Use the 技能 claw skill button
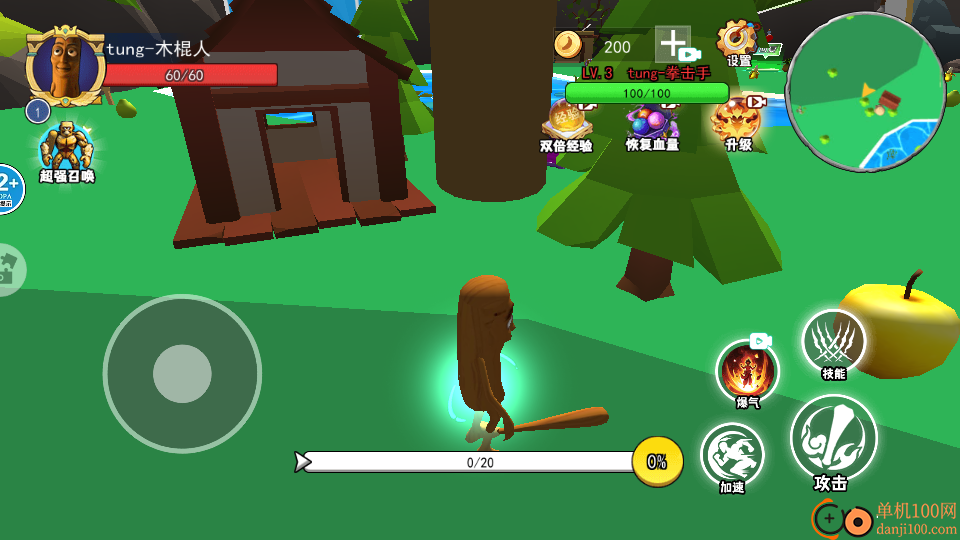Image resolution: width=960 pixels, height=540 pixels. pyautogui.click(x=833, y=342)
